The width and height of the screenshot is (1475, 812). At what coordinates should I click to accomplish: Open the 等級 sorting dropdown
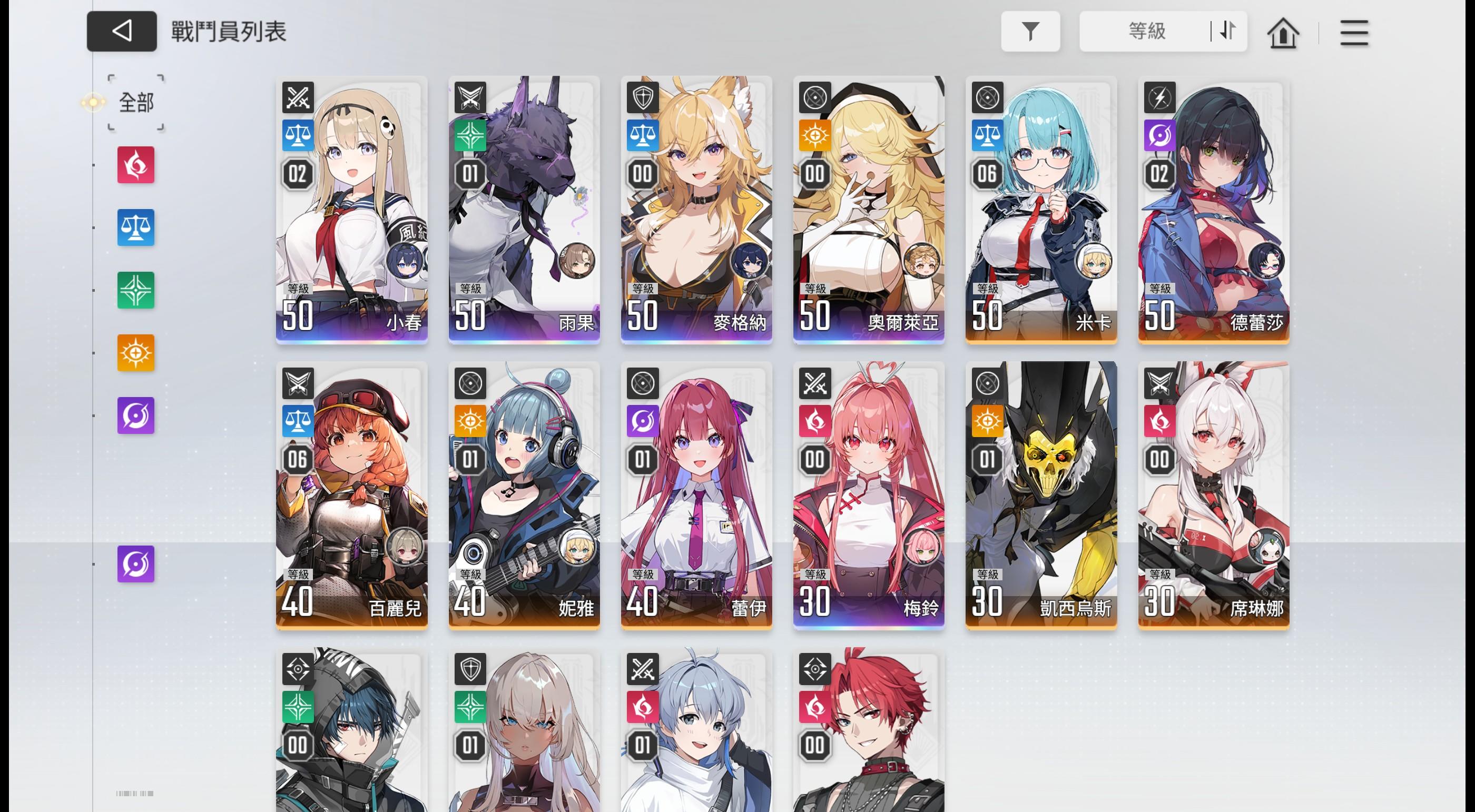tap(1146, 32)
